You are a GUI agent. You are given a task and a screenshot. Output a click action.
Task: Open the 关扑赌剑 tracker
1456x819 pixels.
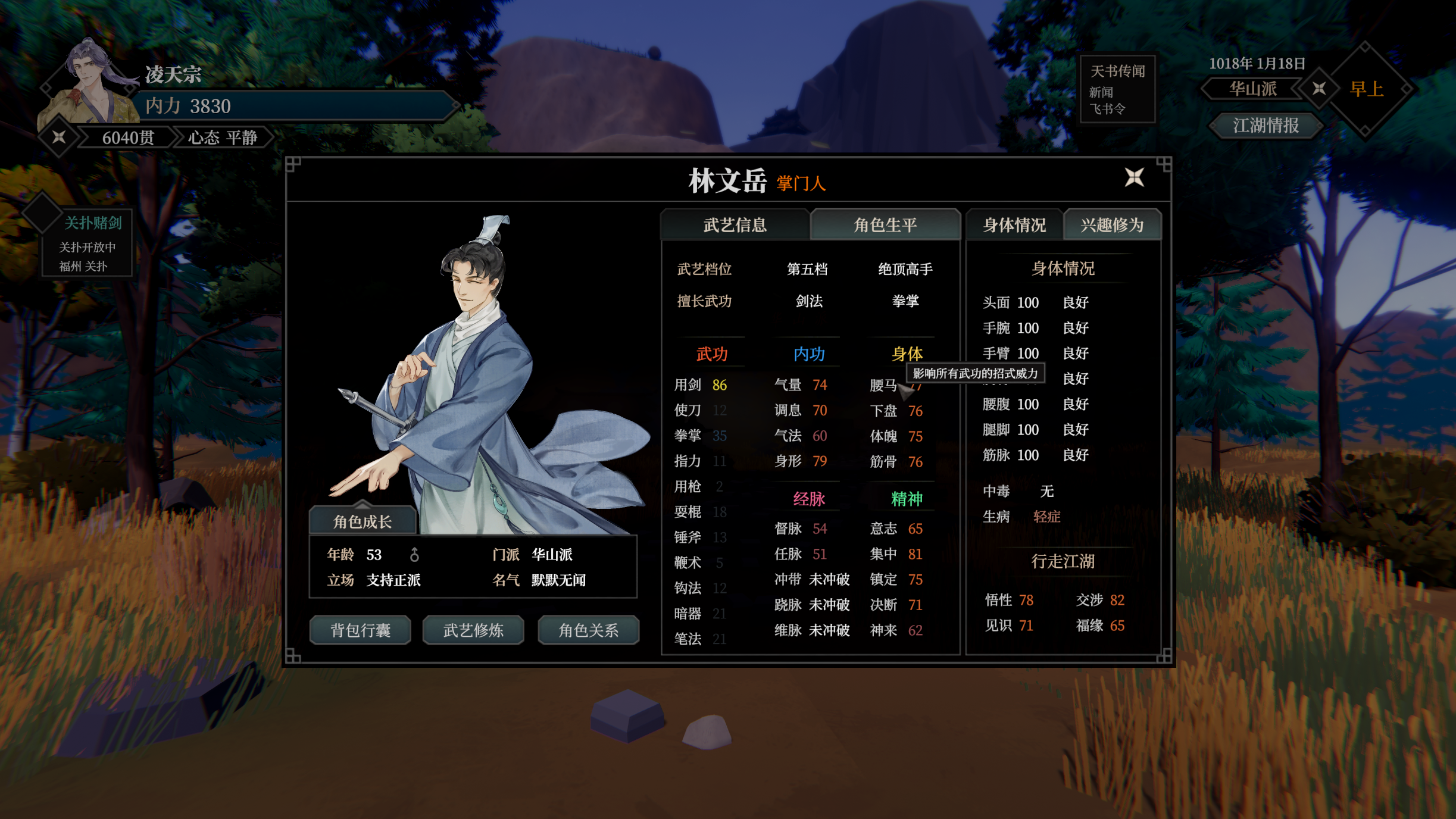pos(92,223)
